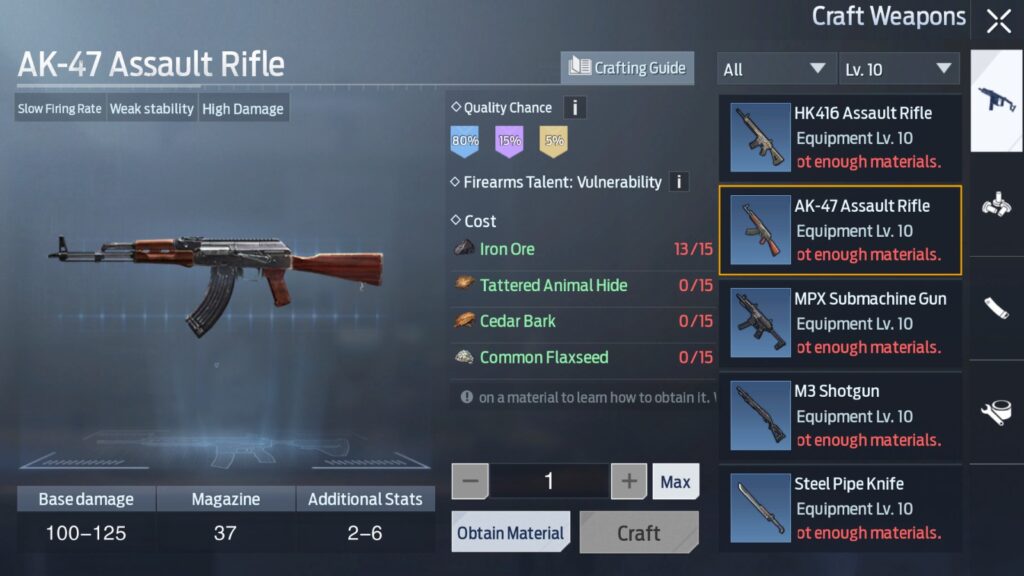The image size is (1024, 576).
Task: Increase craft quantity with plus button
Action: tap(629, 482)
